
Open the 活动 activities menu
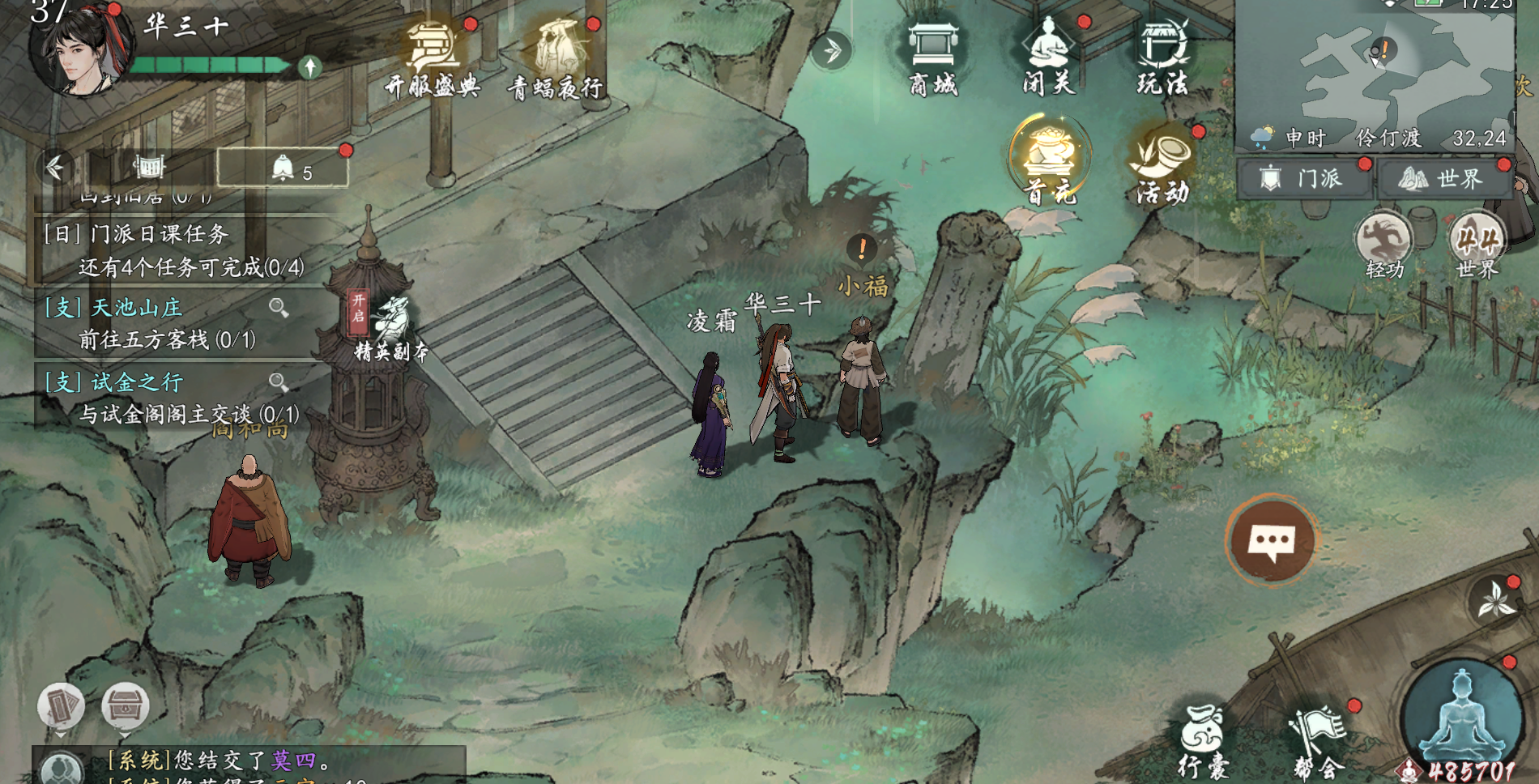1163,162
